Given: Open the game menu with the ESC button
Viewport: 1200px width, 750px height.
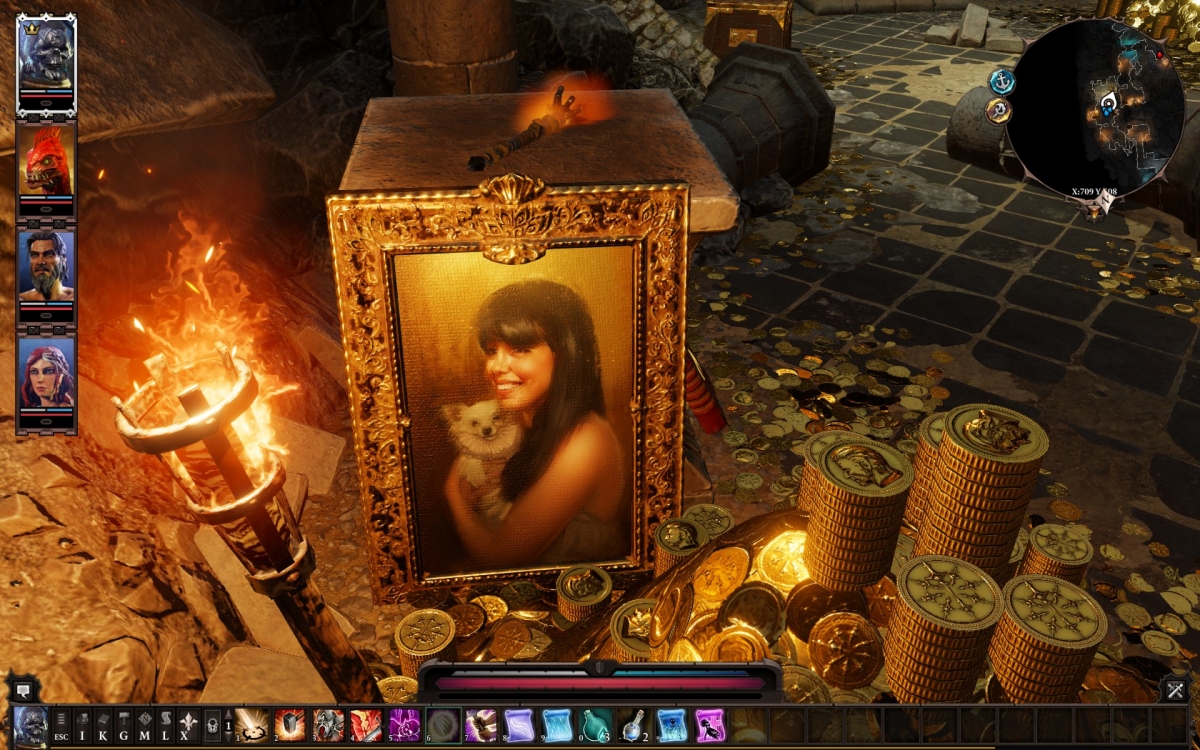Looking at the screenshot, I should (x=61, y=723).
